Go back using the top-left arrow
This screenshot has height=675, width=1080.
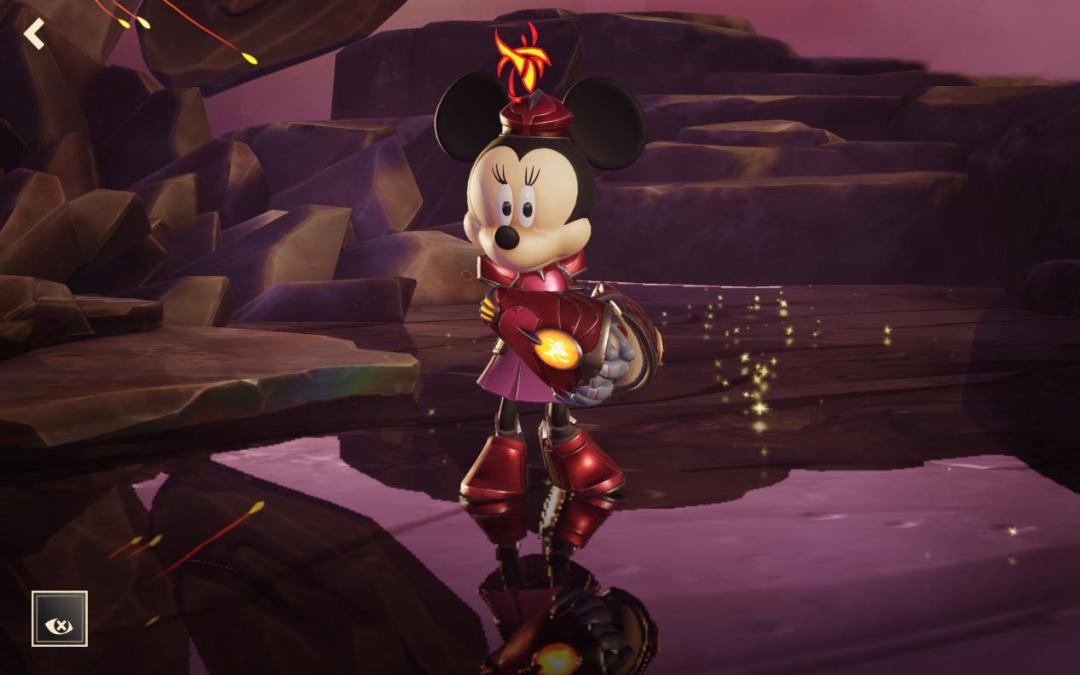(x=35, y=35)
